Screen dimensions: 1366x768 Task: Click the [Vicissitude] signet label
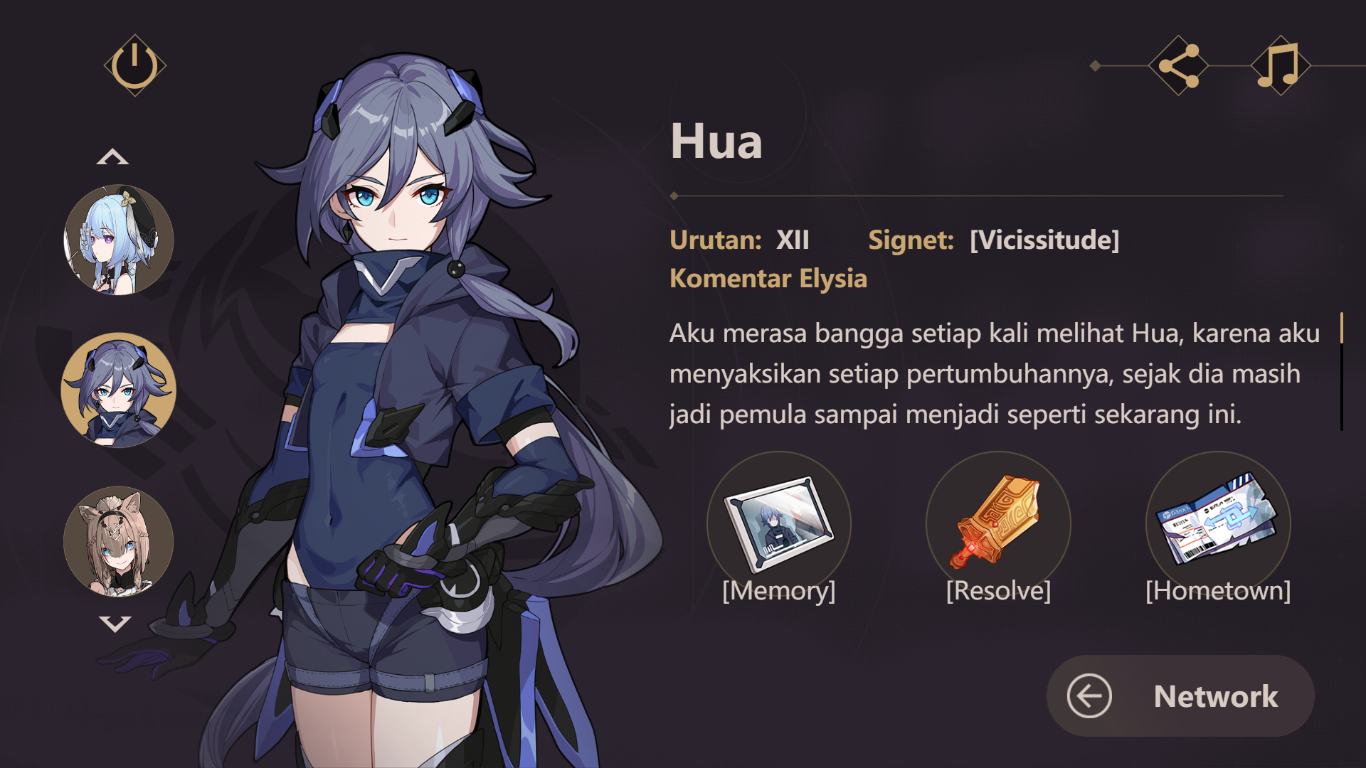tap(1043, 240)
